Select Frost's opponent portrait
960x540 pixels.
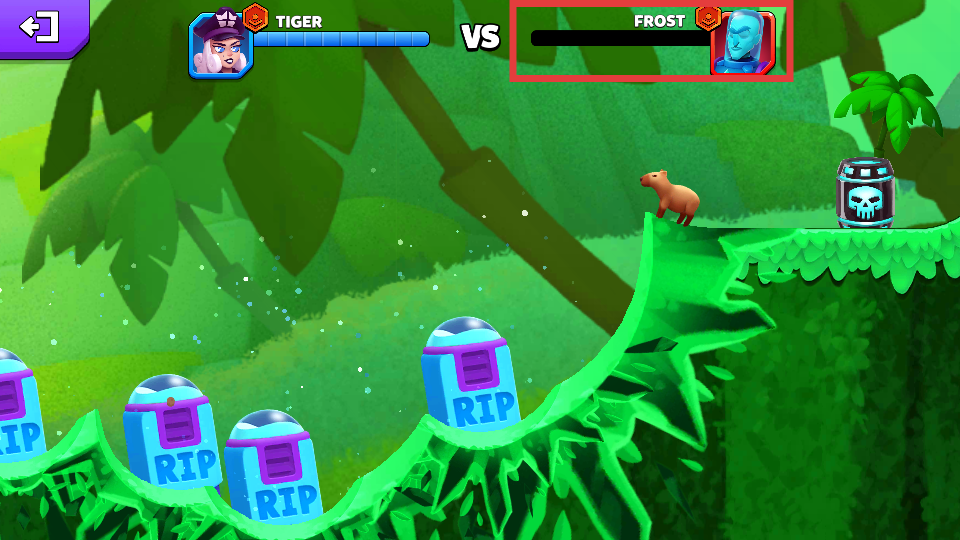[742, 44]
